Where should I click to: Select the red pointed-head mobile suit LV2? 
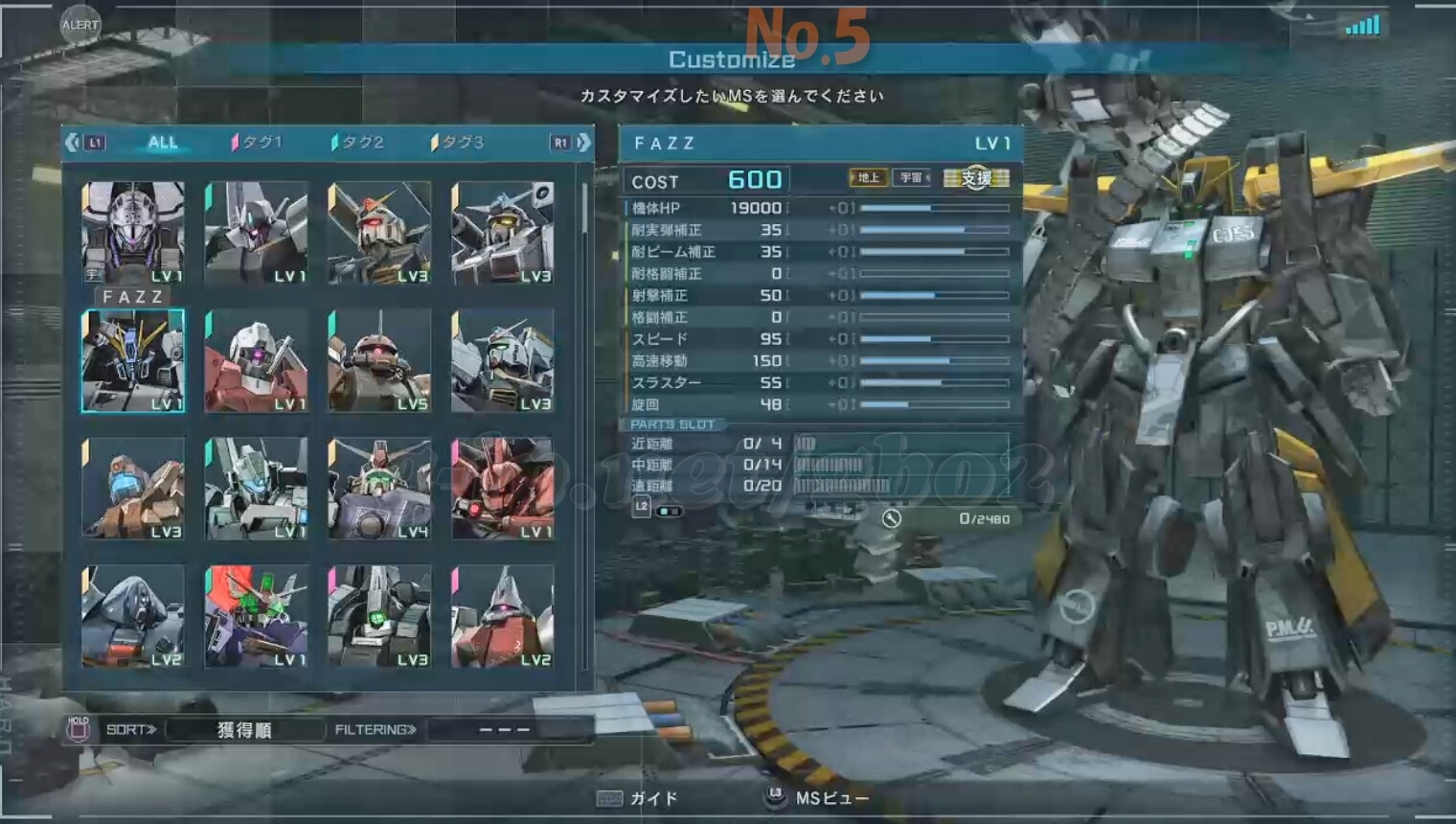click(503, 616)
